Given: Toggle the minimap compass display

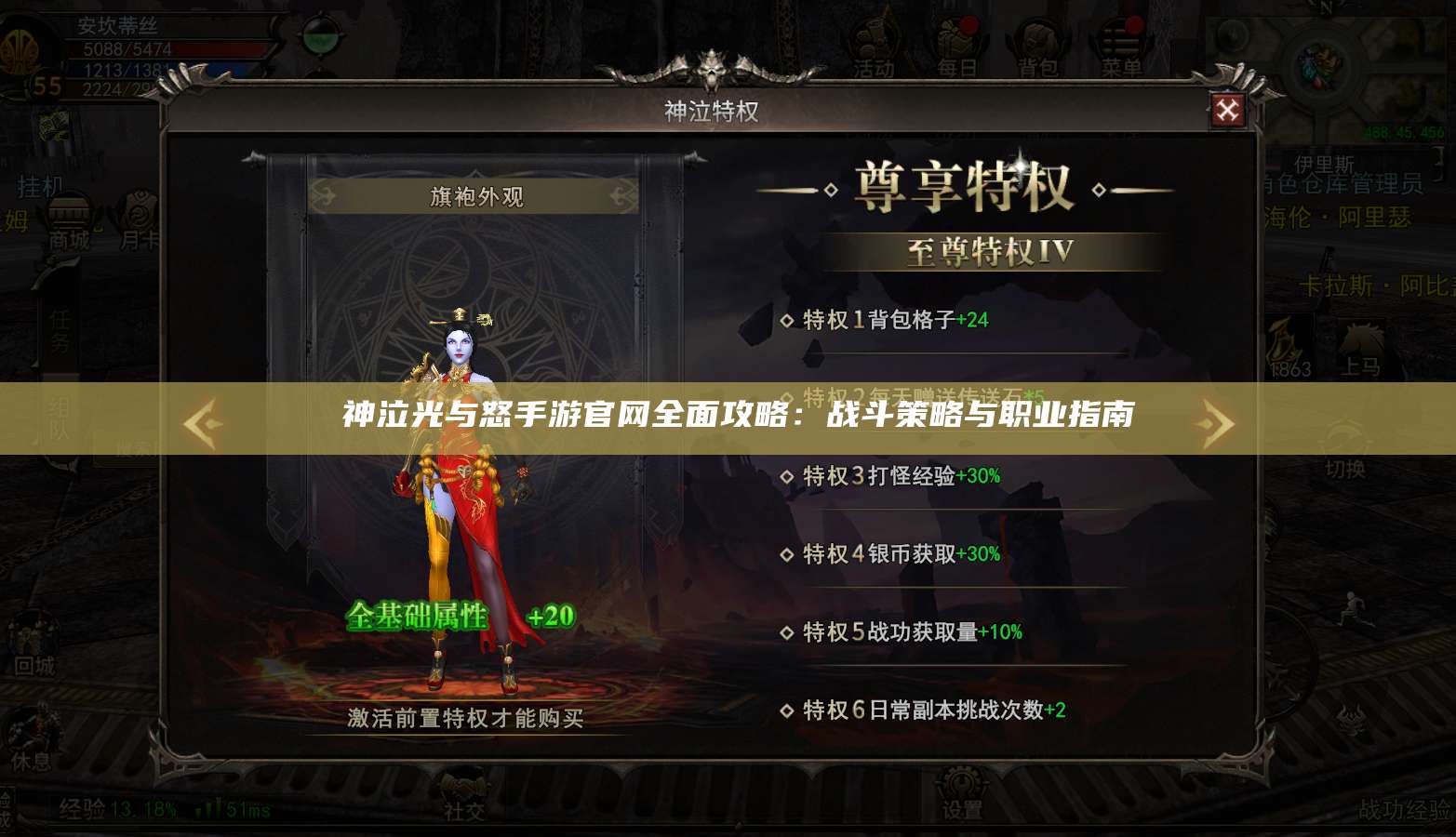Looking at the screenshot, I should (1321, 56).
